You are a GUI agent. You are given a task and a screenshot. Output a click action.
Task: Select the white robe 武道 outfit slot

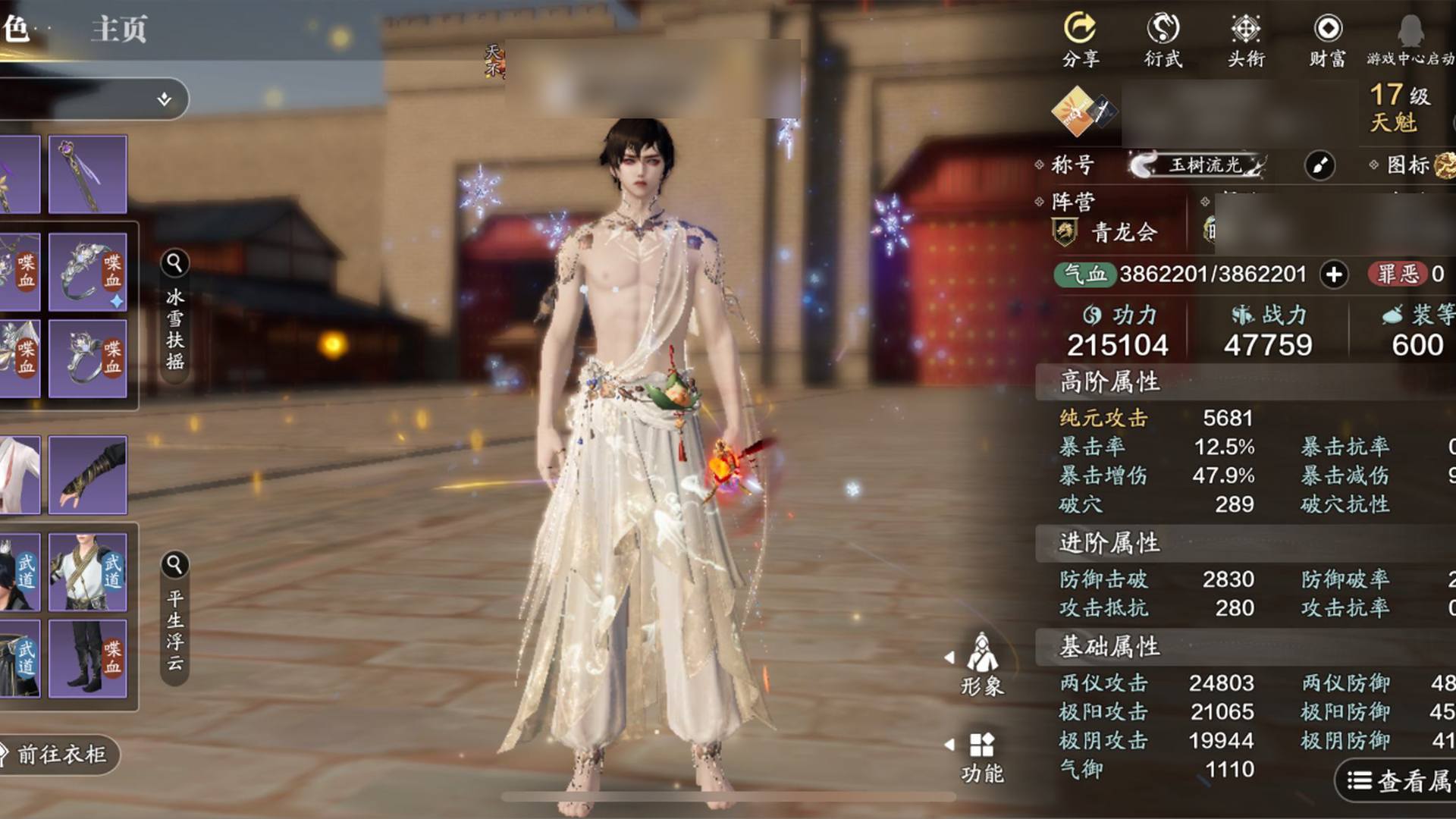pos(88,572)
